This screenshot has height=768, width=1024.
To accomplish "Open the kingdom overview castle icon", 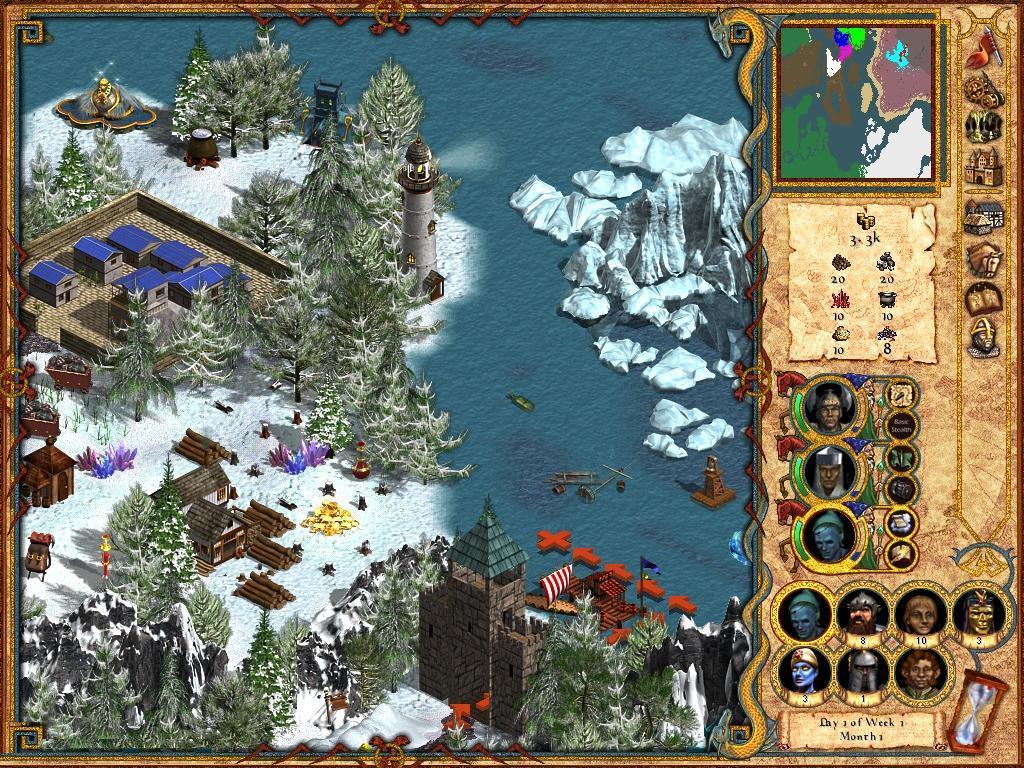I will [984, 169].
